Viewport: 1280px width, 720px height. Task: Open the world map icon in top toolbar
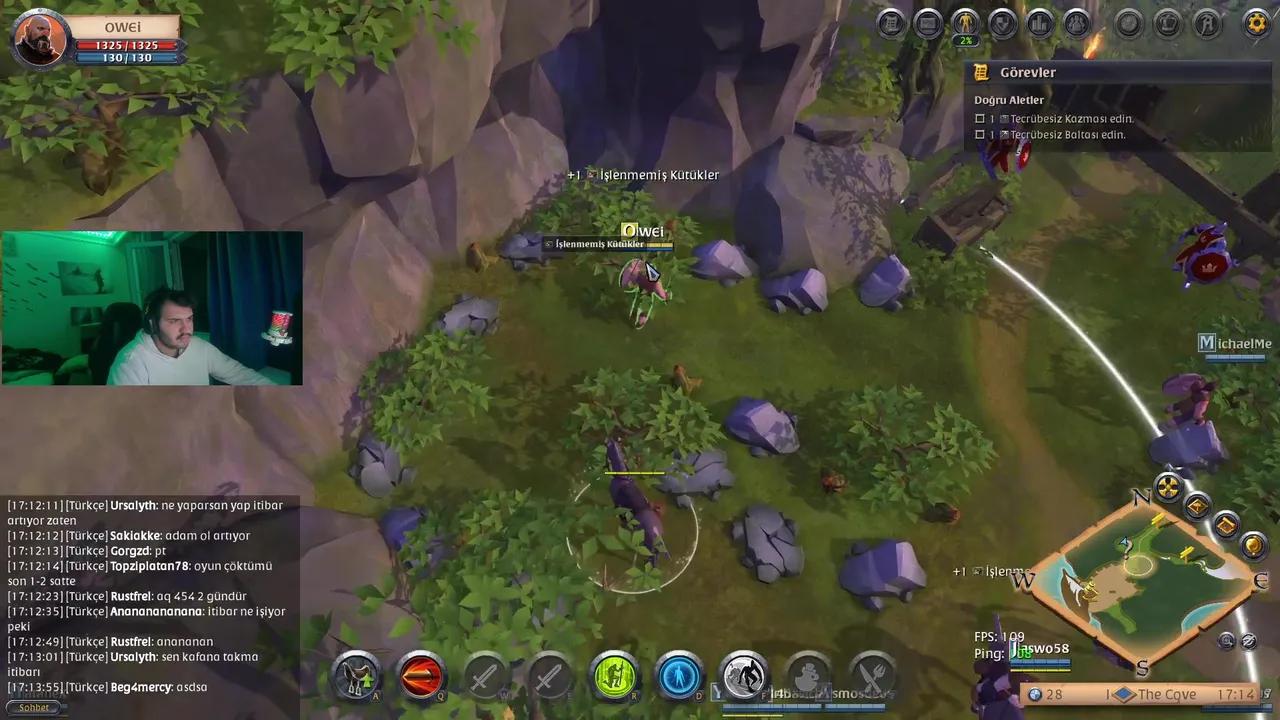coord(927,24)
